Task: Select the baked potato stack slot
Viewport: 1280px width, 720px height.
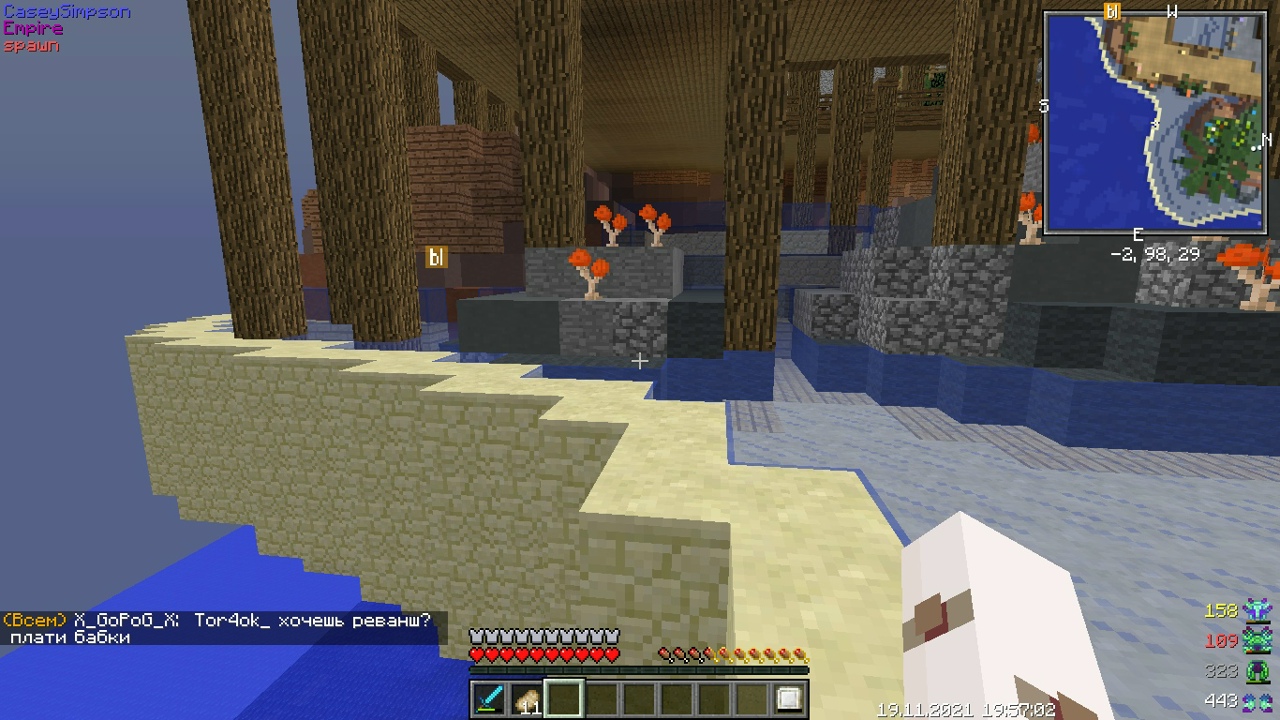Action: (x=526, y=698)
